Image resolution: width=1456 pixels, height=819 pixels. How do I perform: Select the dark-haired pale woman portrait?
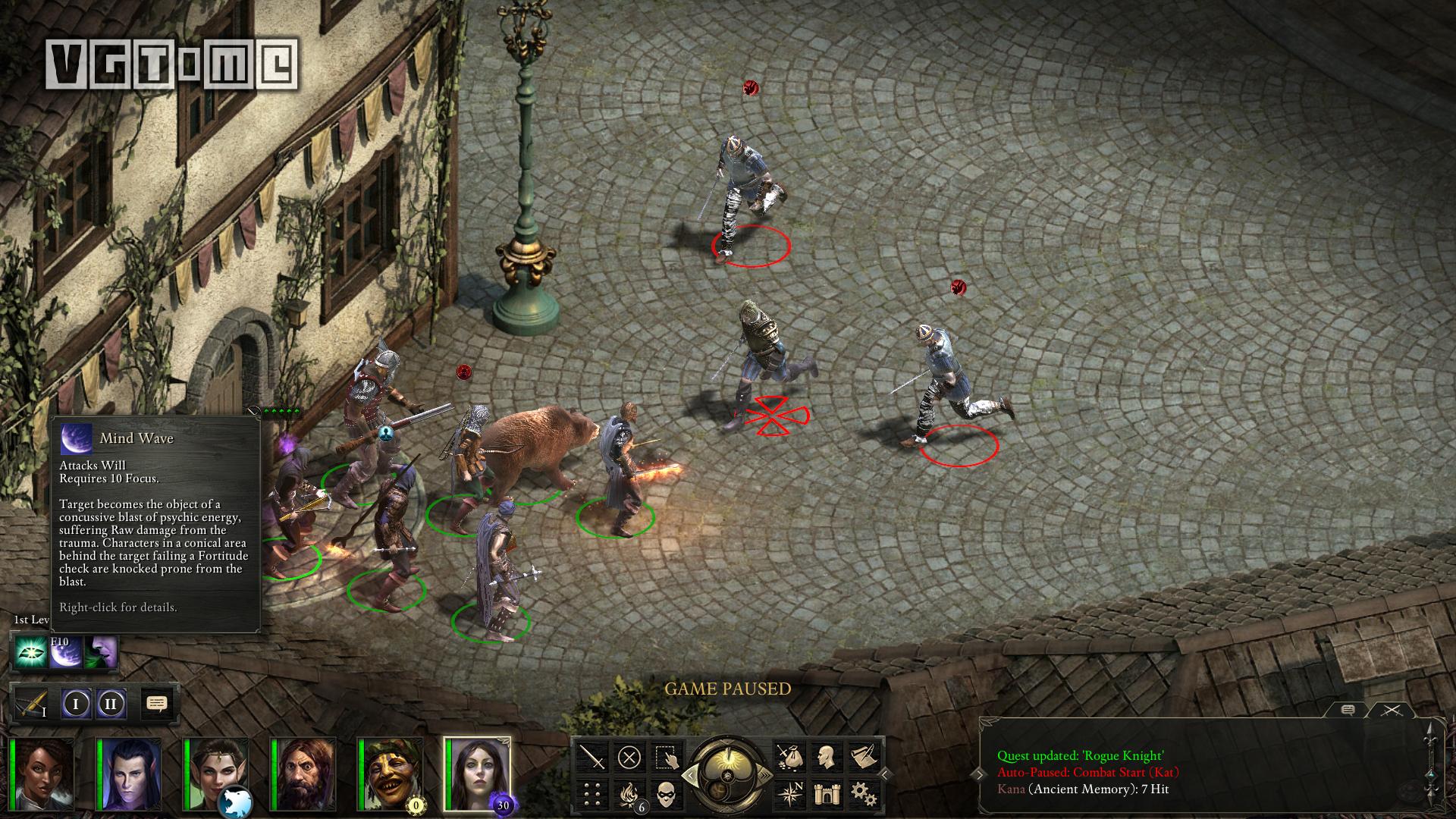tap(478, 775)
